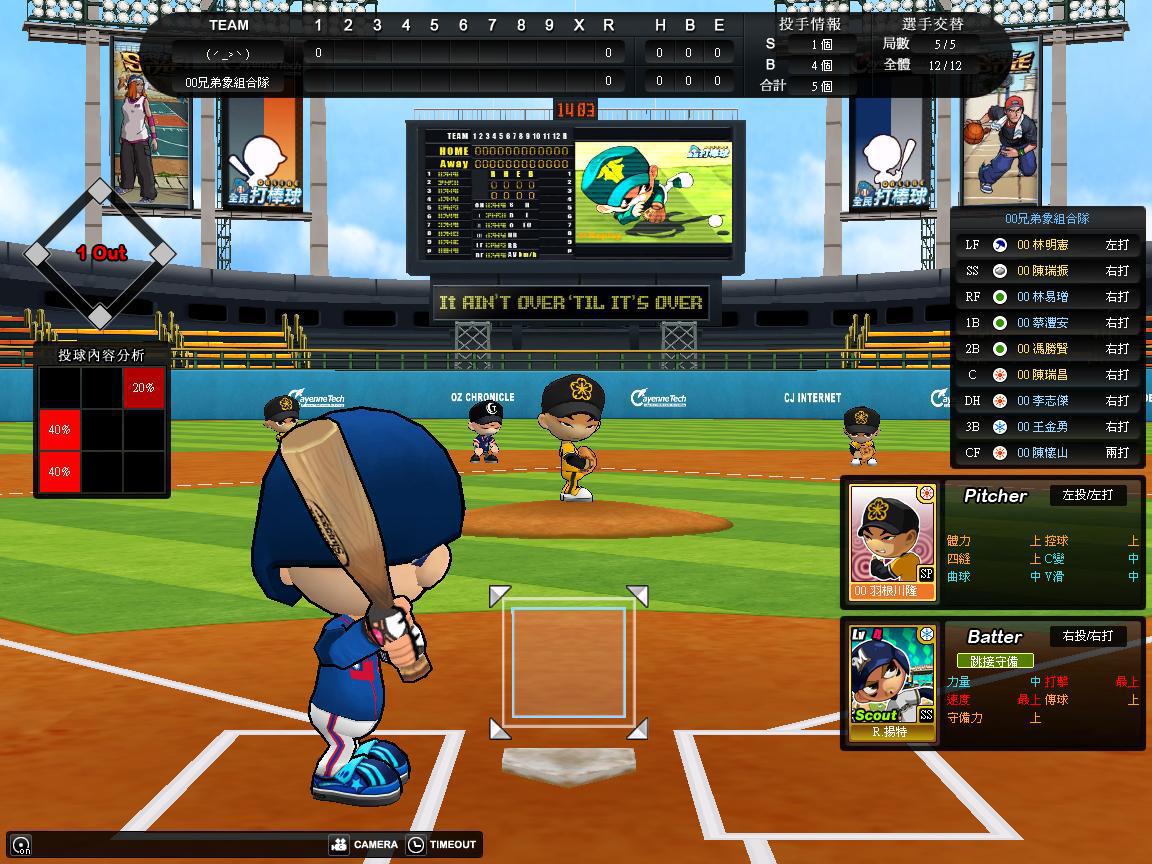The width and height of the screenshot is (1152, 864).
Task: Open pitcher 羽根川隆's player card
Action: tap(893, 542)
